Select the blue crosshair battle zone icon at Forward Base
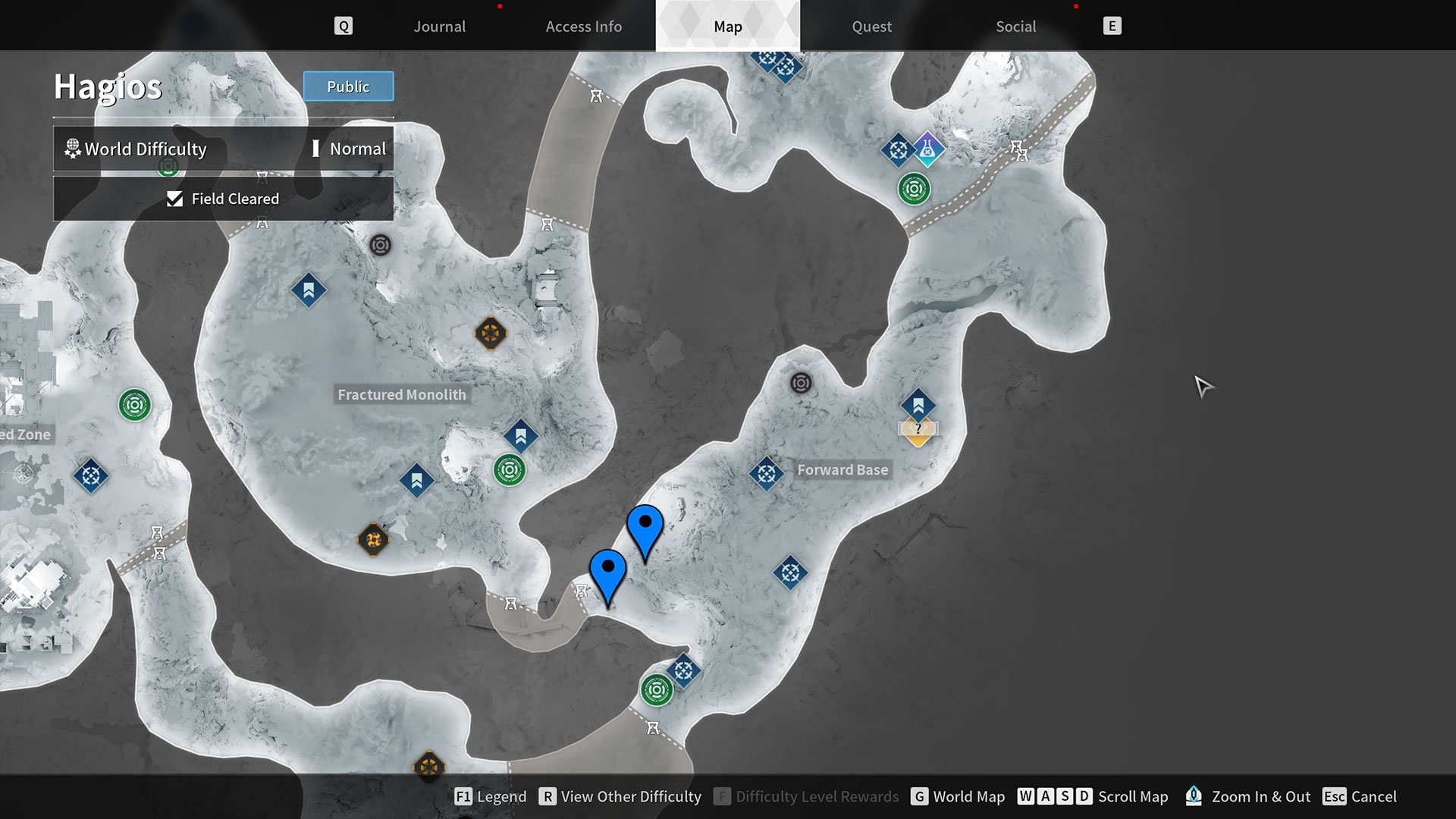This screenshot has height=819, width=1456. click(x=766, y=474)
